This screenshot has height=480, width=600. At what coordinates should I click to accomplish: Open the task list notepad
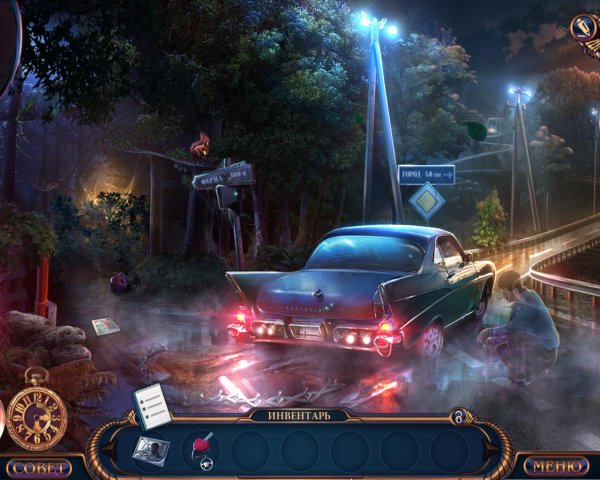coord(151,403)
